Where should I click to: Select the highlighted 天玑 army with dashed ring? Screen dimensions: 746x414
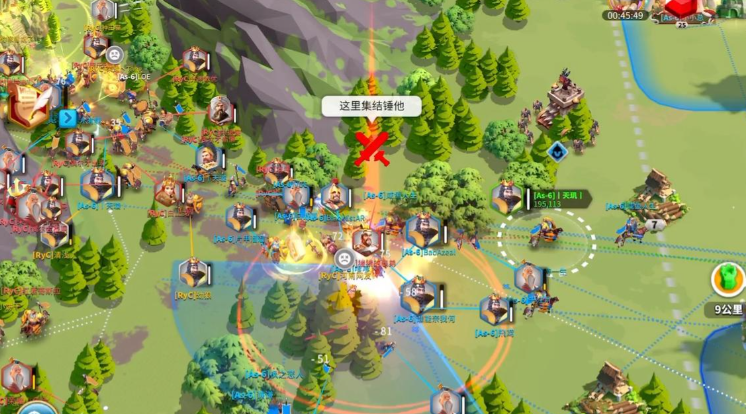pos(547,235)
